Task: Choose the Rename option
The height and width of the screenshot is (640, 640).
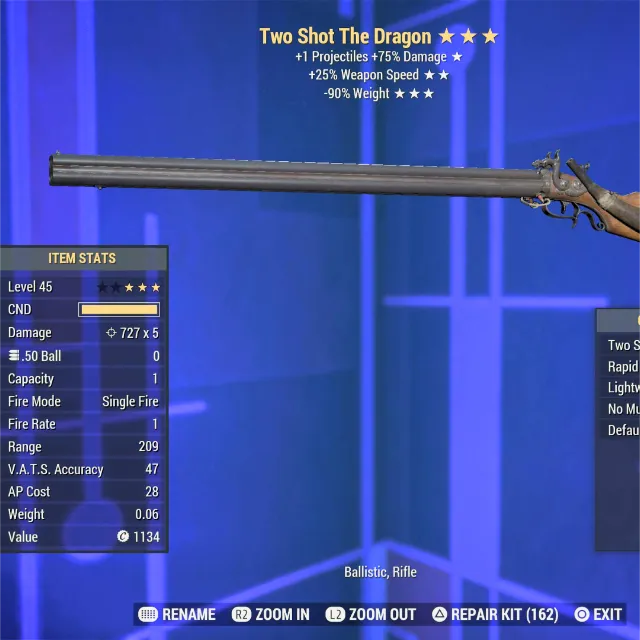Action: tap(178, 614)
